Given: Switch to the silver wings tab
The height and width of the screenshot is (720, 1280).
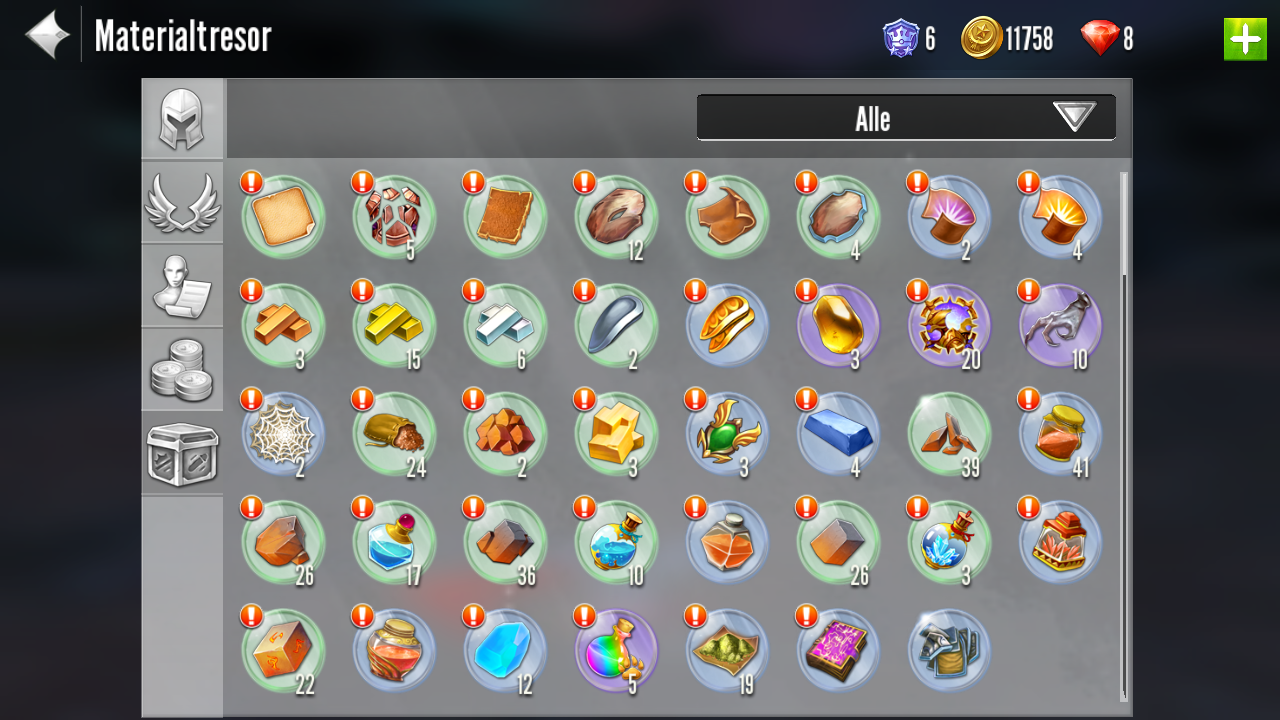Looking at the screenshot, I should pyautogui.click(x=182, y=202).
